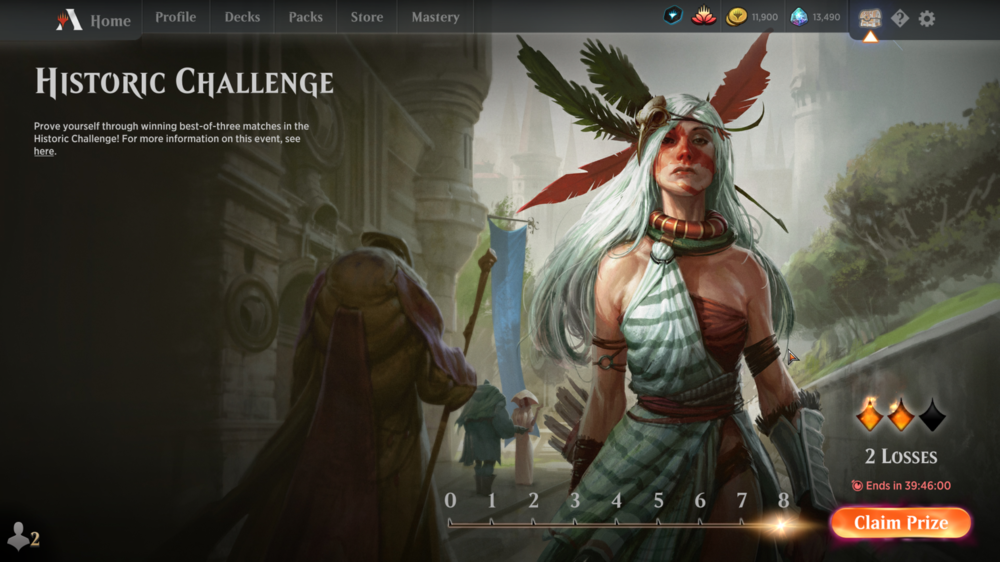Follow the 'here' event information link
Image resolution: width=1000 pixels, height=562 pixels.
pyautogui.click(x=44, y=152)
